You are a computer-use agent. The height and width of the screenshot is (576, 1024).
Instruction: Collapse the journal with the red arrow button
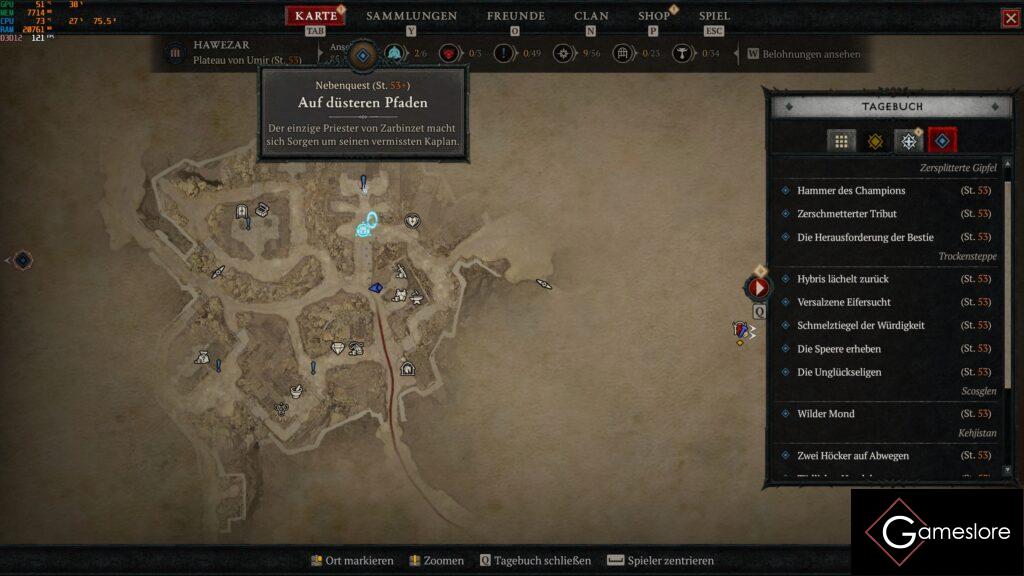point(759,288)
